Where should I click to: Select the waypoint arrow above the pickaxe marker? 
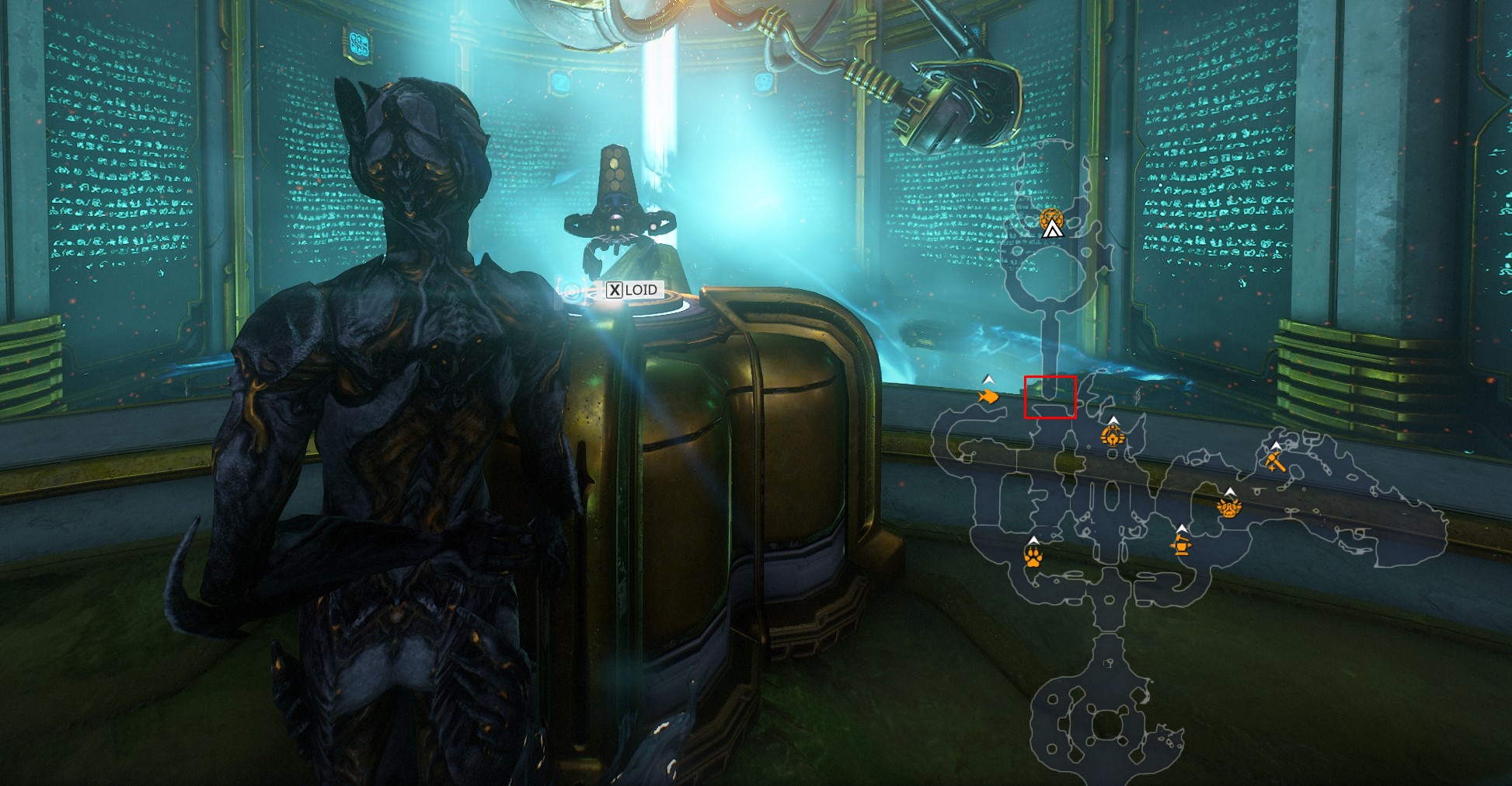[1276, 445]
